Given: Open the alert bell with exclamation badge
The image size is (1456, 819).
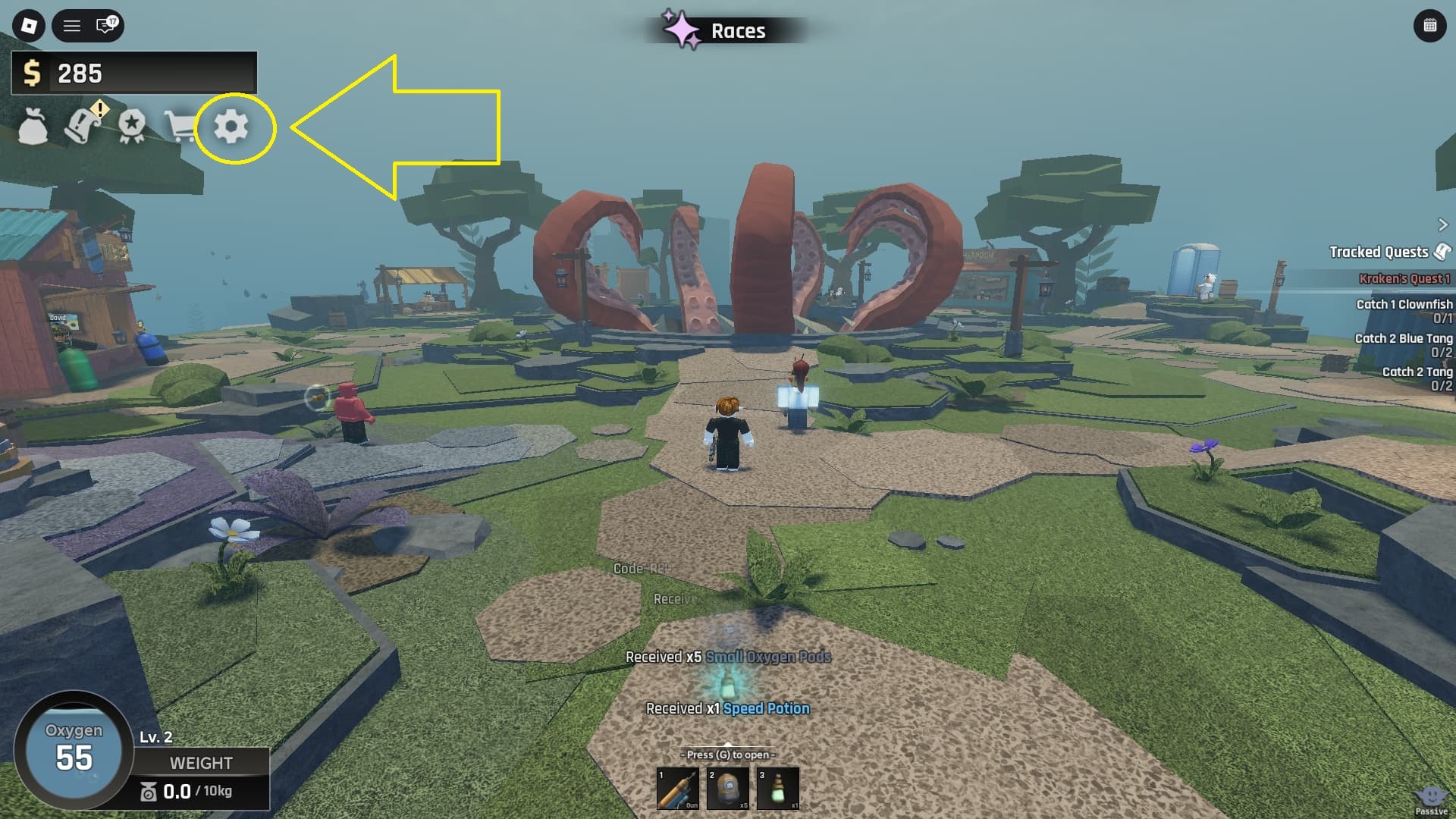Looking at the screenshot, I should click(83, 126).
